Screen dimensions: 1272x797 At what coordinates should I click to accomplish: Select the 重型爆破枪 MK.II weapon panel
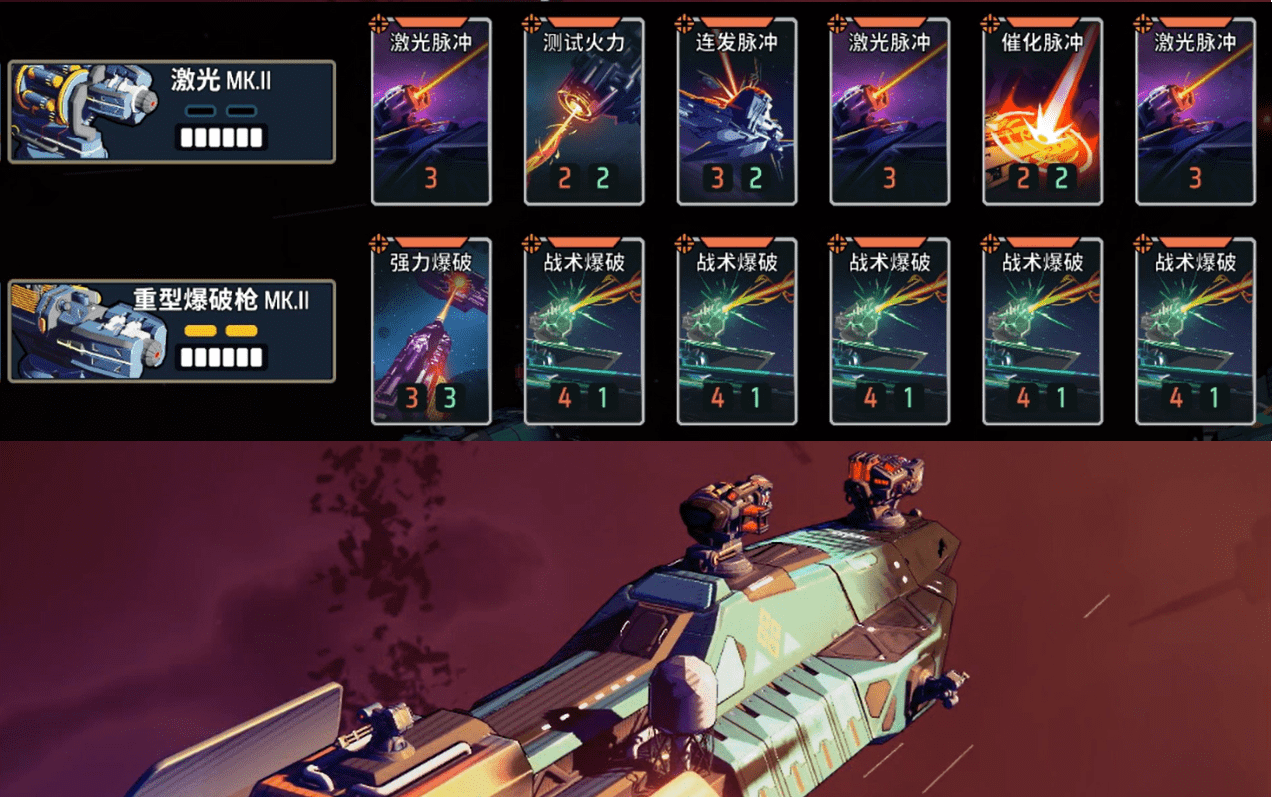(172, 331)
